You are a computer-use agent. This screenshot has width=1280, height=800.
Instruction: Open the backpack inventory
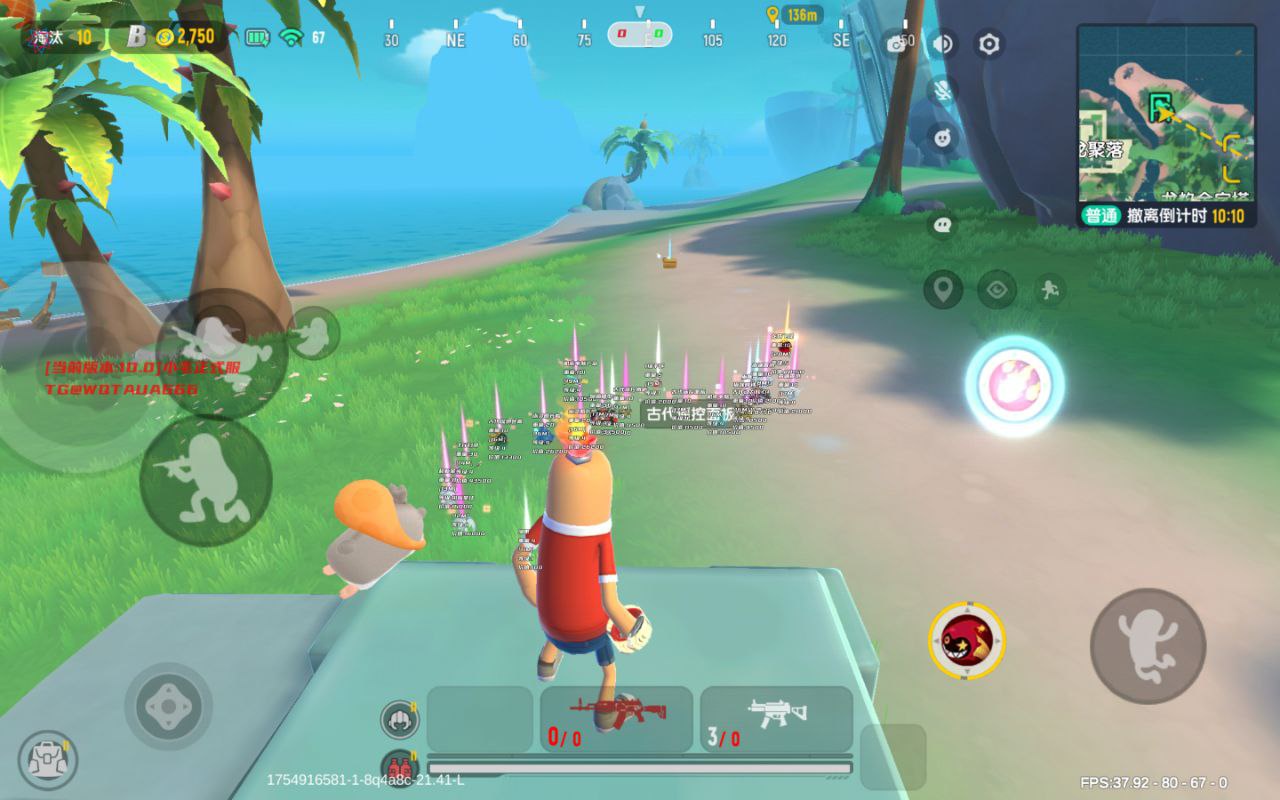click(x=48, y=759)
